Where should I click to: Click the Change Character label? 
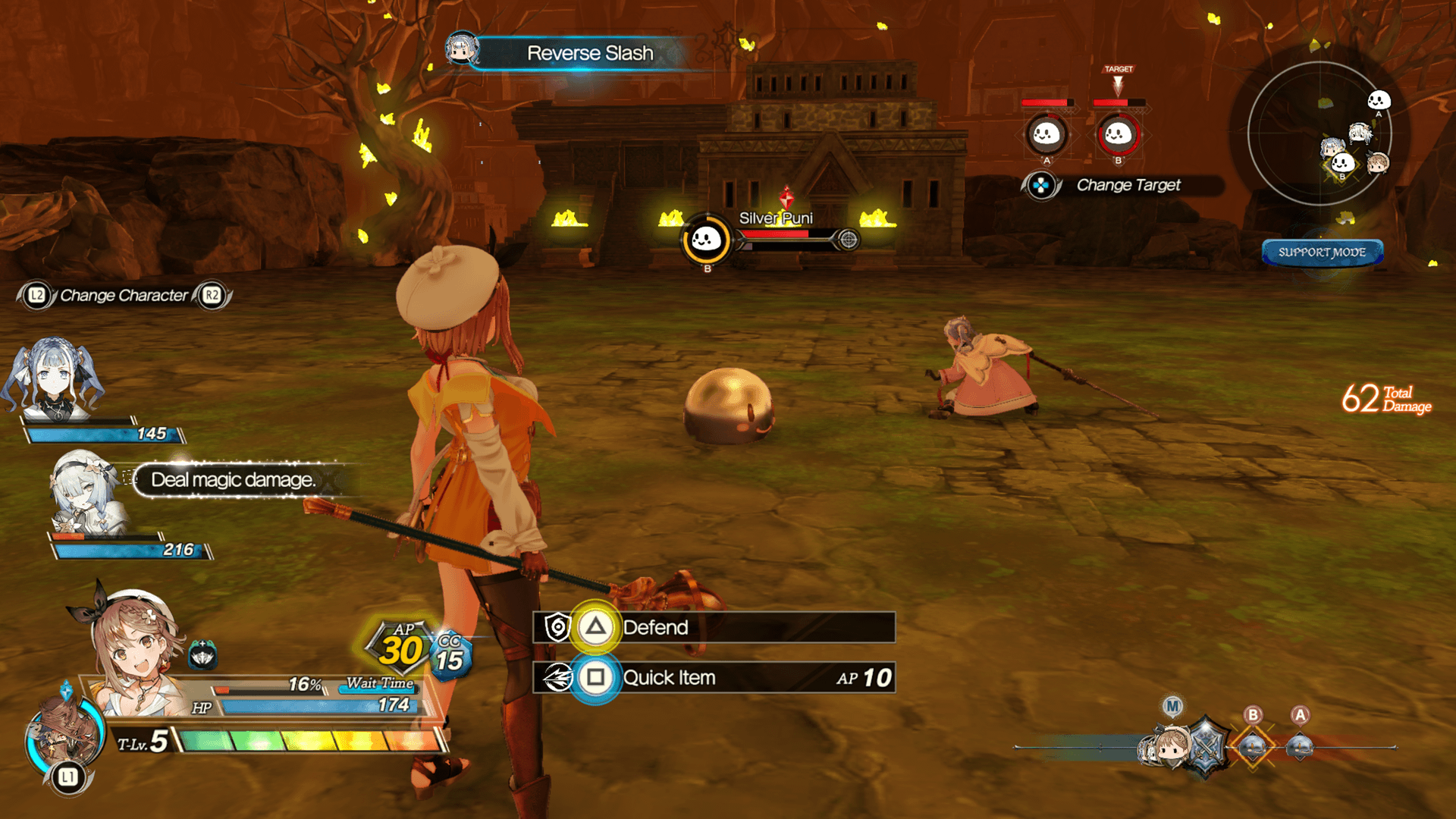pos(124,296)
